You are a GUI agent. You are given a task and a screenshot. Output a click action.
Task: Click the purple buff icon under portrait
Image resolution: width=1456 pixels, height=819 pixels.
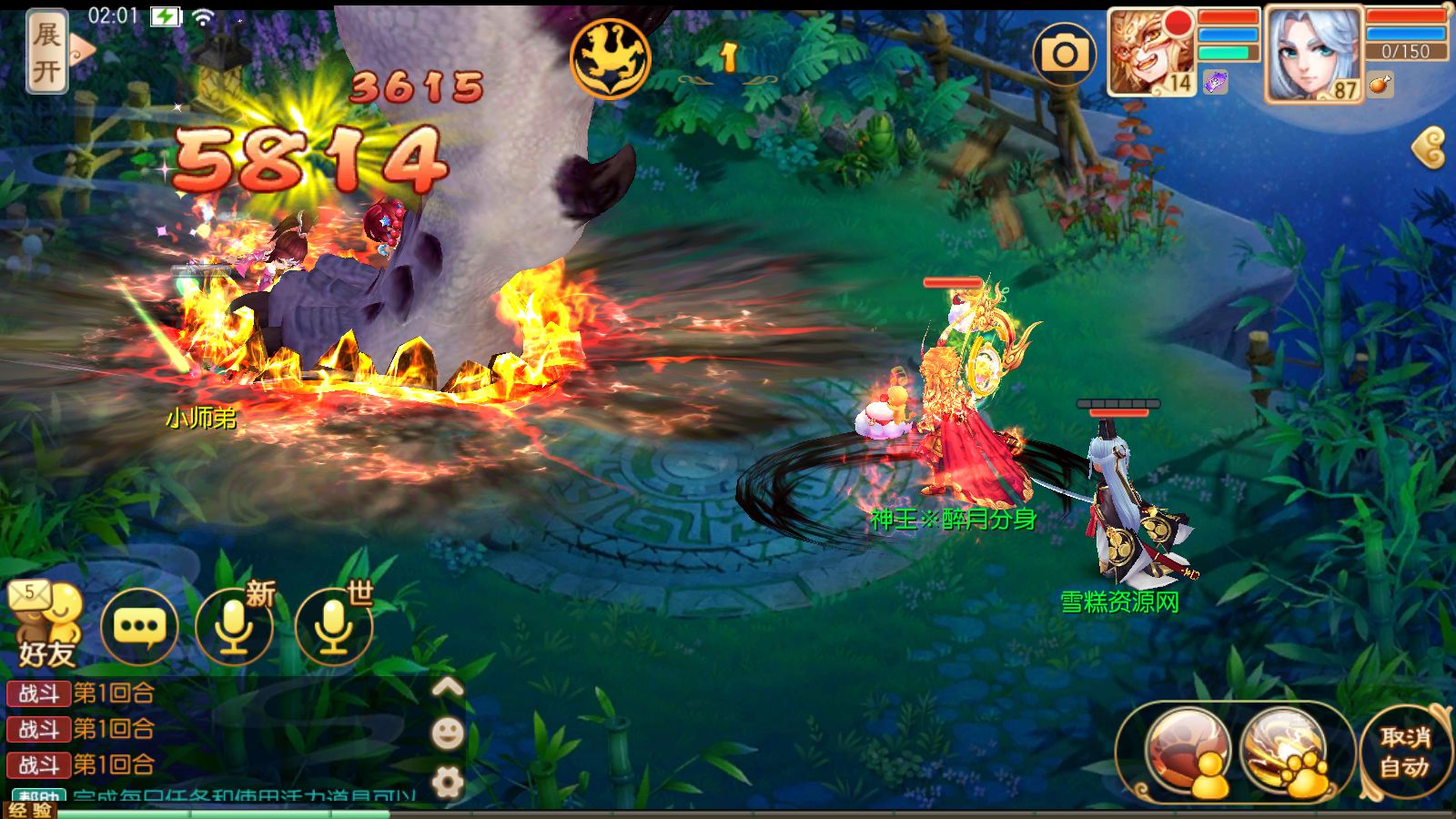tap(1215, 83)
